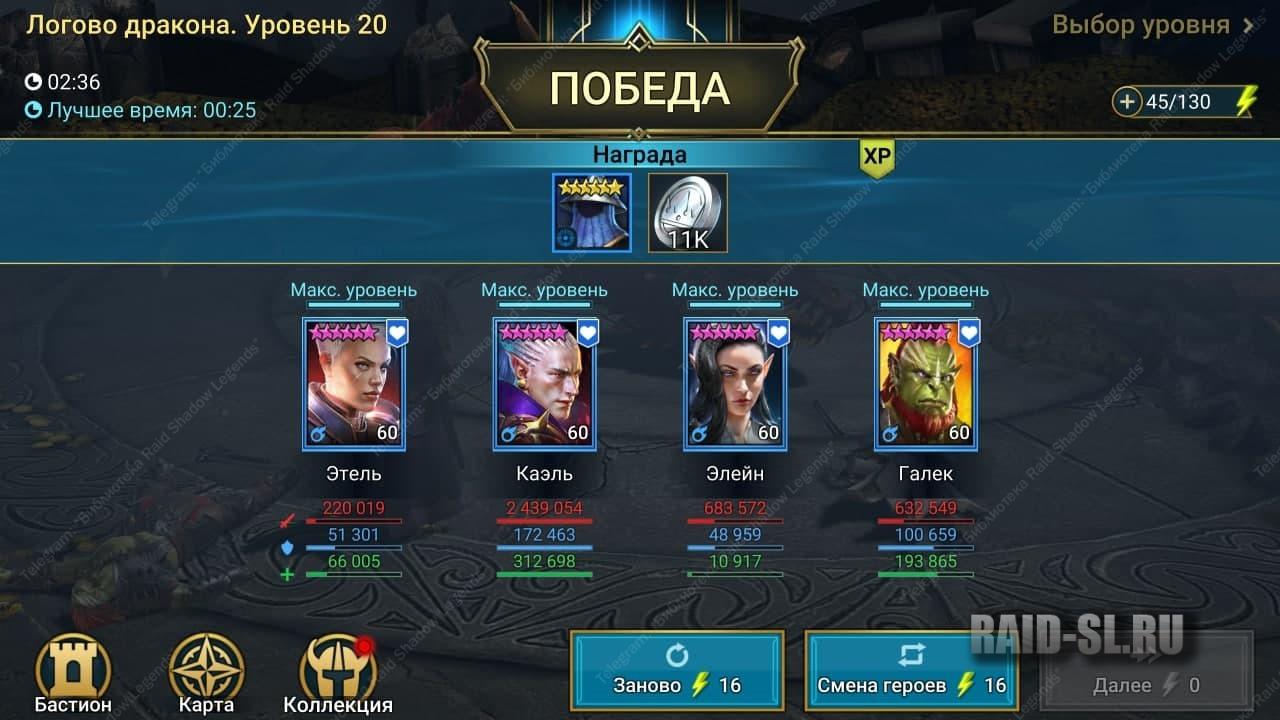Replay the battle with Заново
The height and width of the screenshot is (720, 1280).
677,670
